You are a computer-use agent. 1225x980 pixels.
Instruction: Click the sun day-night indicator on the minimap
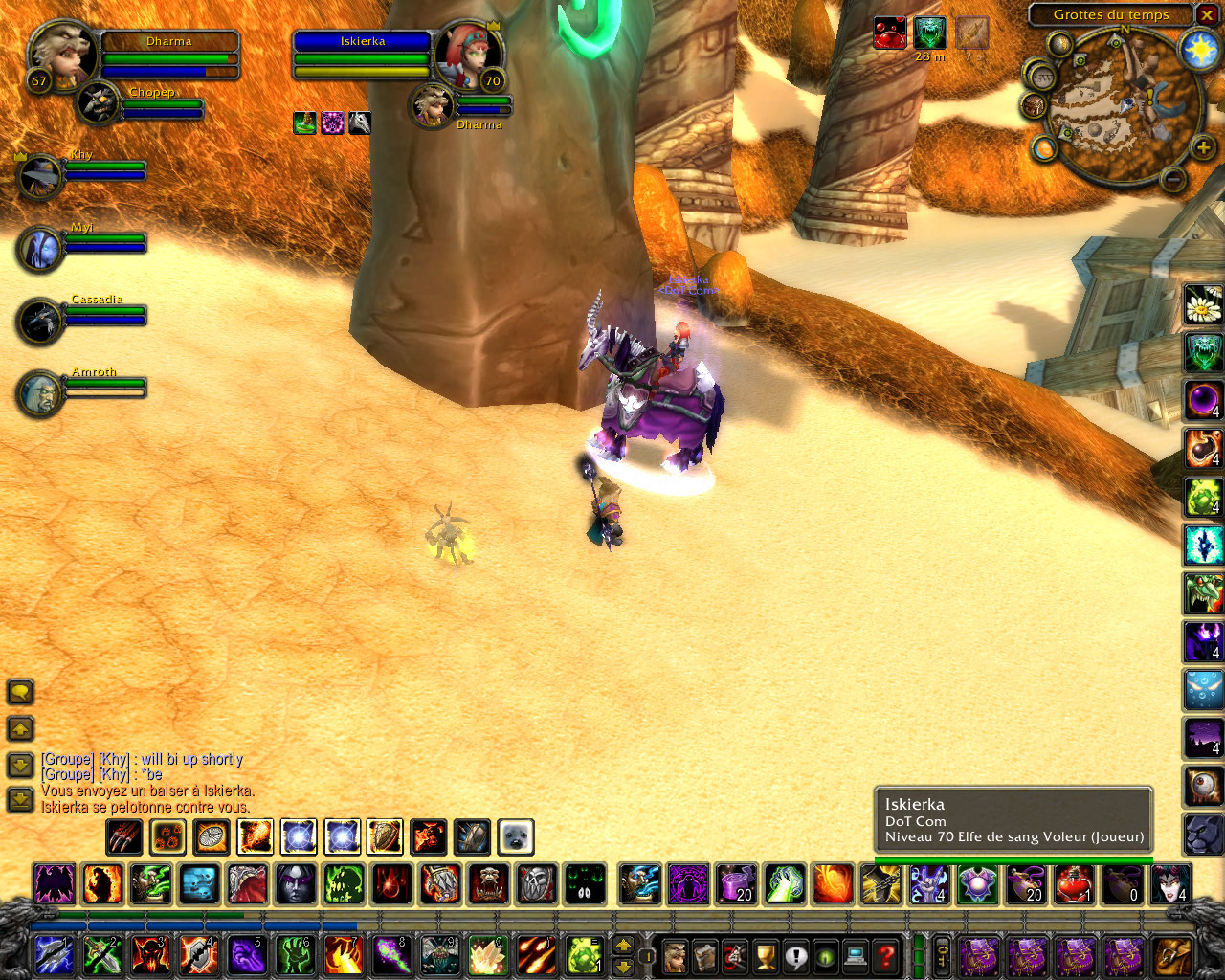[x=1199, y=49]
